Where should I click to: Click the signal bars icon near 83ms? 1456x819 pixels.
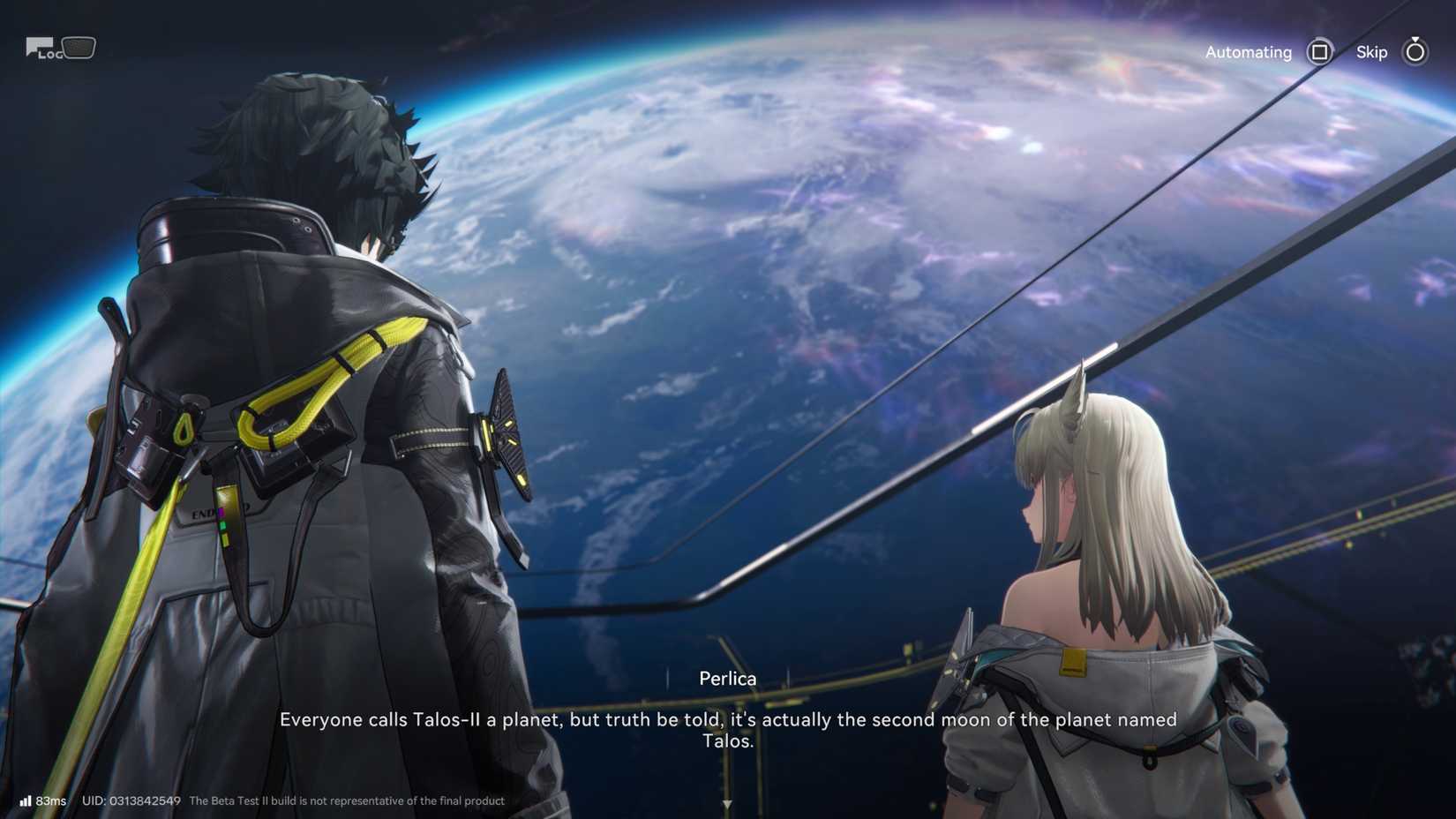click(x=27, y=800)
